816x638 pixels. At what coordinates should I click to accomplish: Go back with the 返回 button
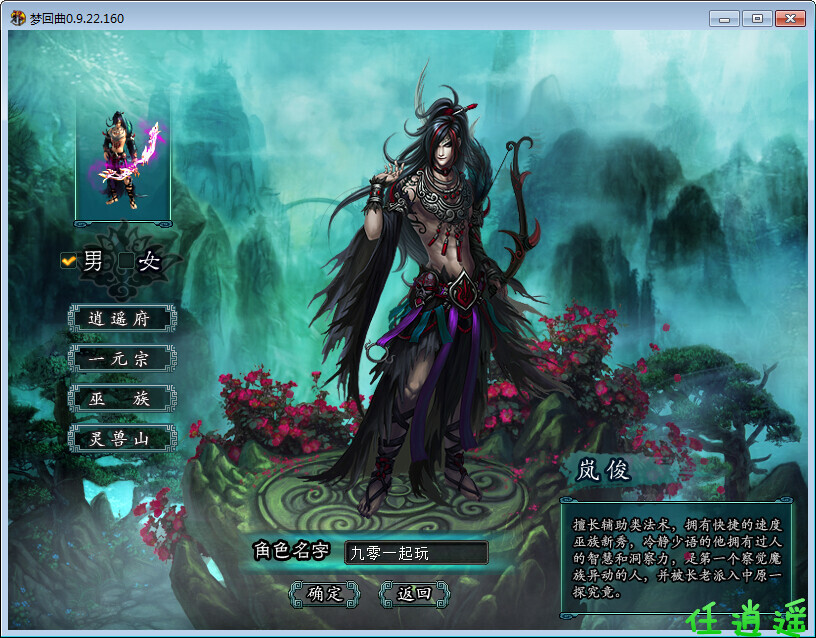point(414,593)
